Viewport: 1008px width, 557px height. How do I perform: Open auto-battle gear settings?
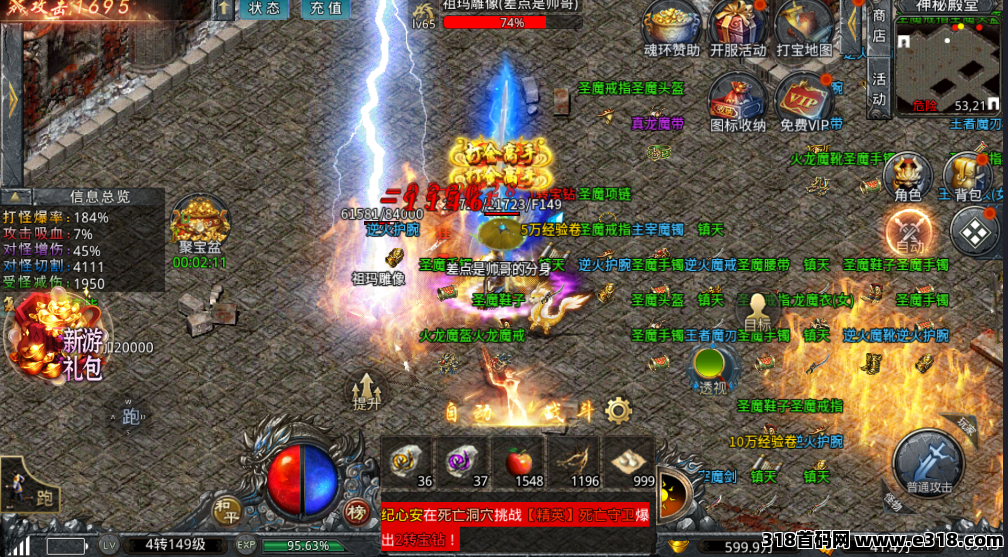click(x=618, y=409)
